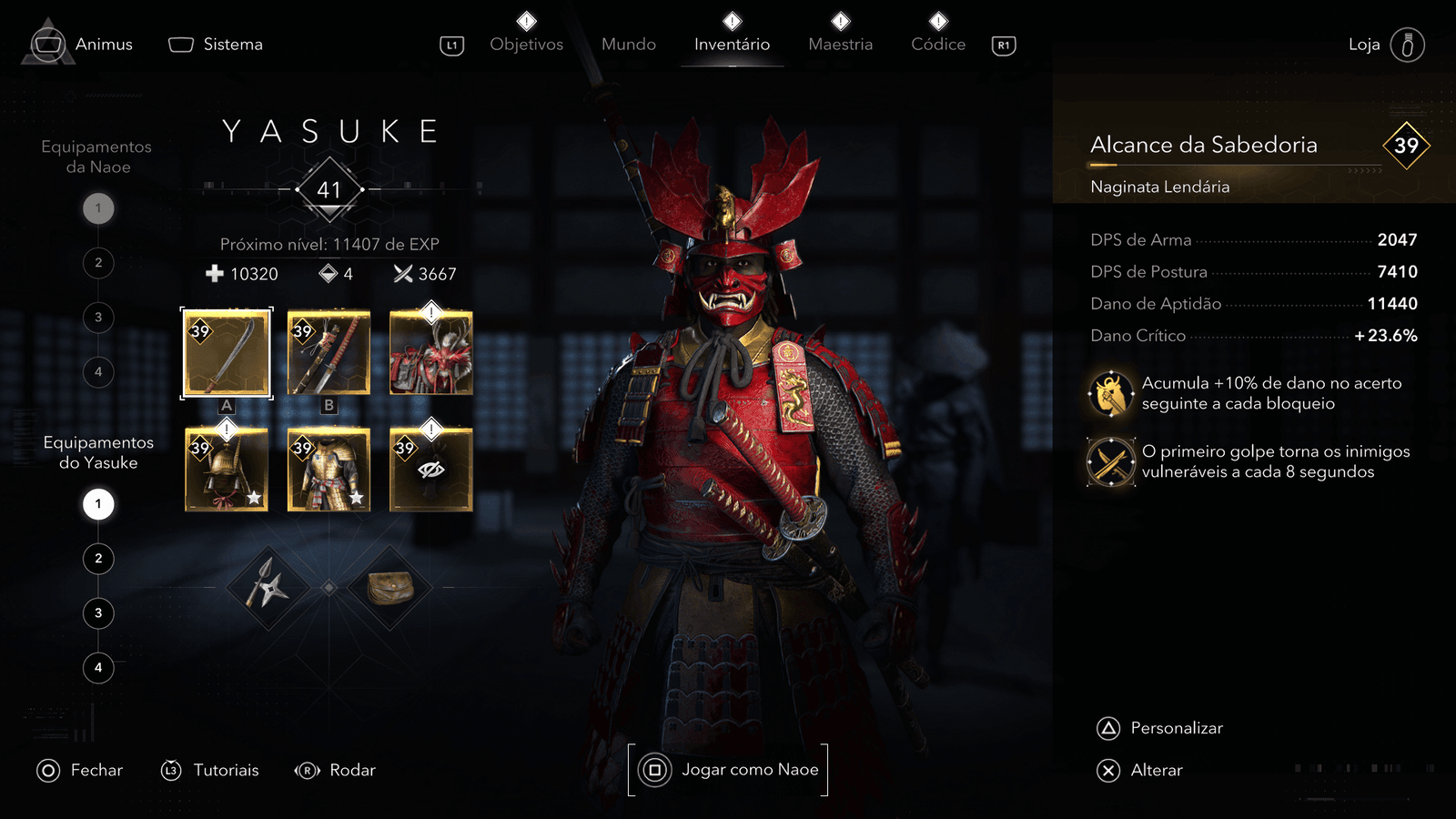Open the Objetivos tab
The image size is (1456, 819).
click(526, 44)
